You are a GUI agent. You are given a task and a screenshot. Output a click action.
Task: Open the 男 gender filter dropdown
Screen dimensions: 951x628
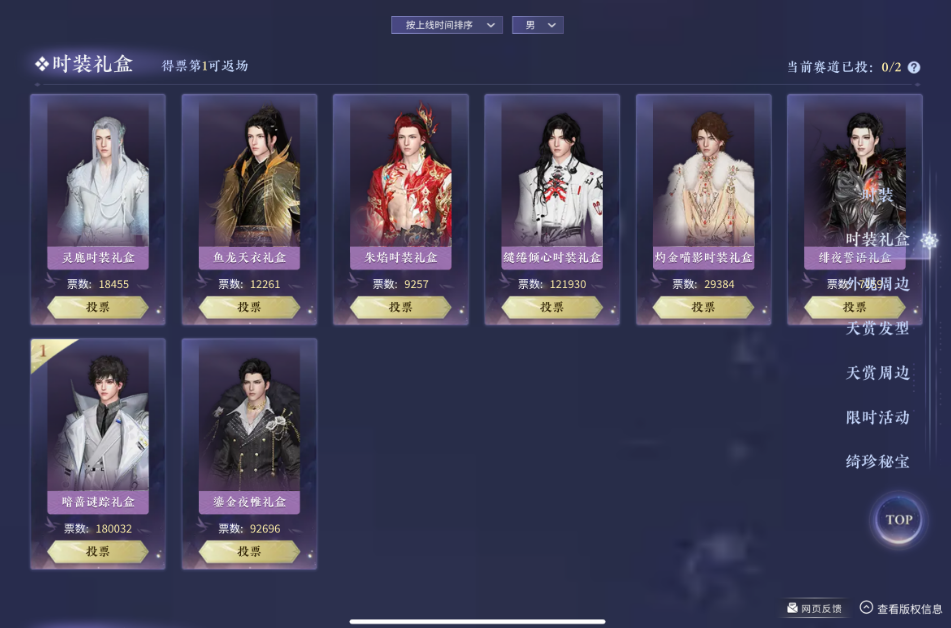pyautogui.click(x=537, y=25)
